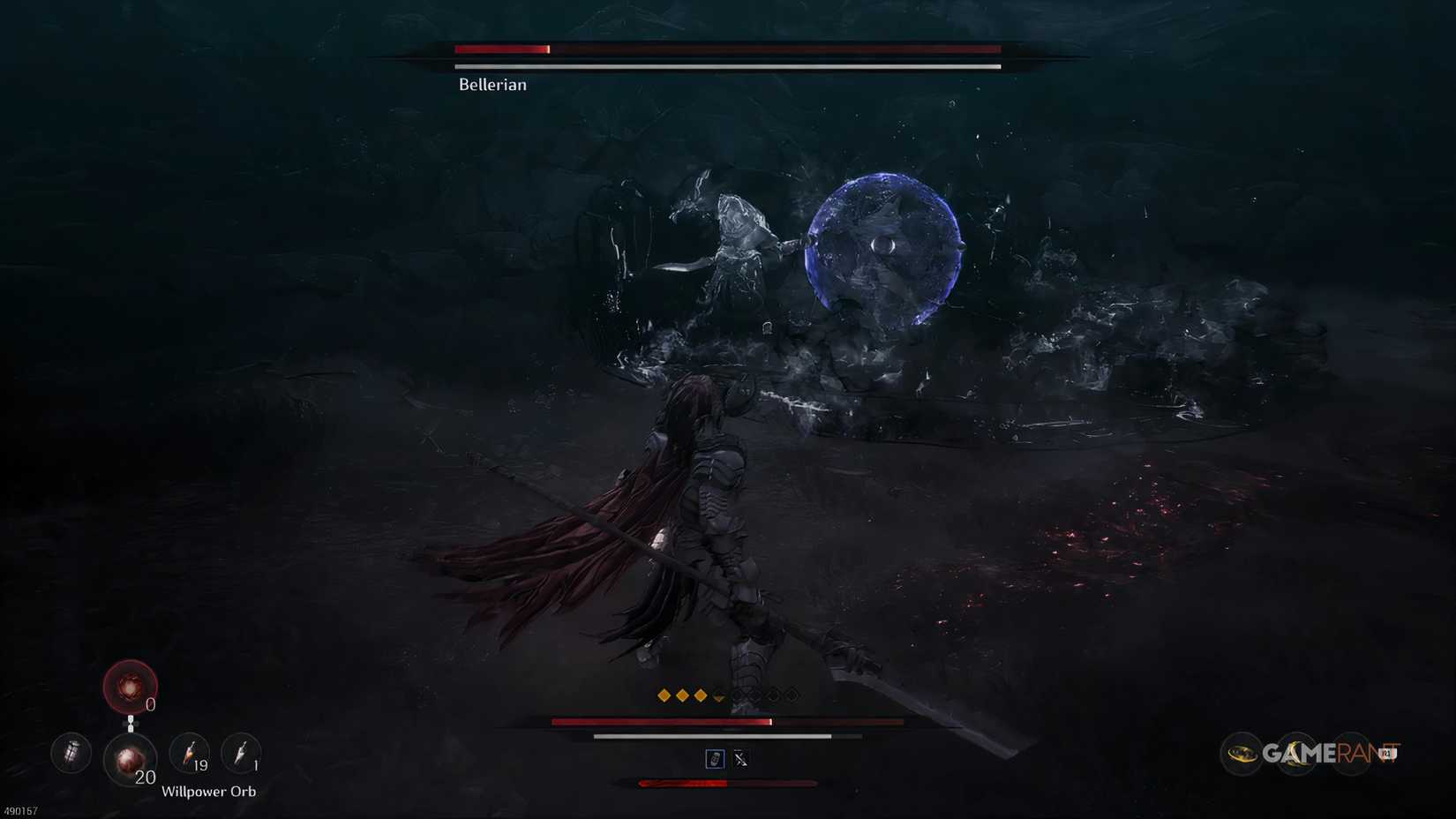The width and height of the screenshot is (1456, 819).
Task: Click the lightning bolt item icon showing 1
Action: point(240,752)
